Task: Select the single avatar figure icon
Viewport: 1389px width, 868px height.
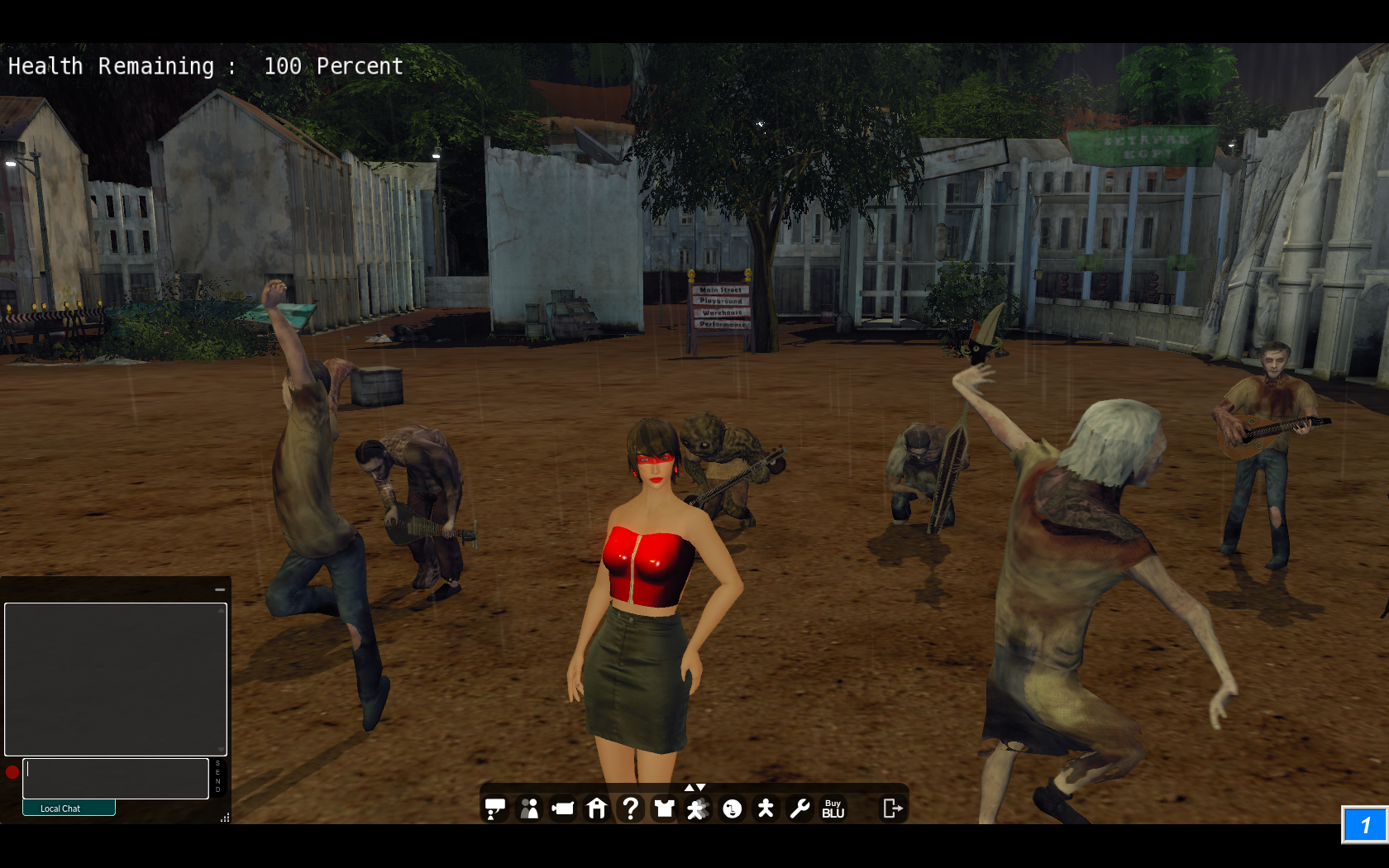Action: [766, 808]
